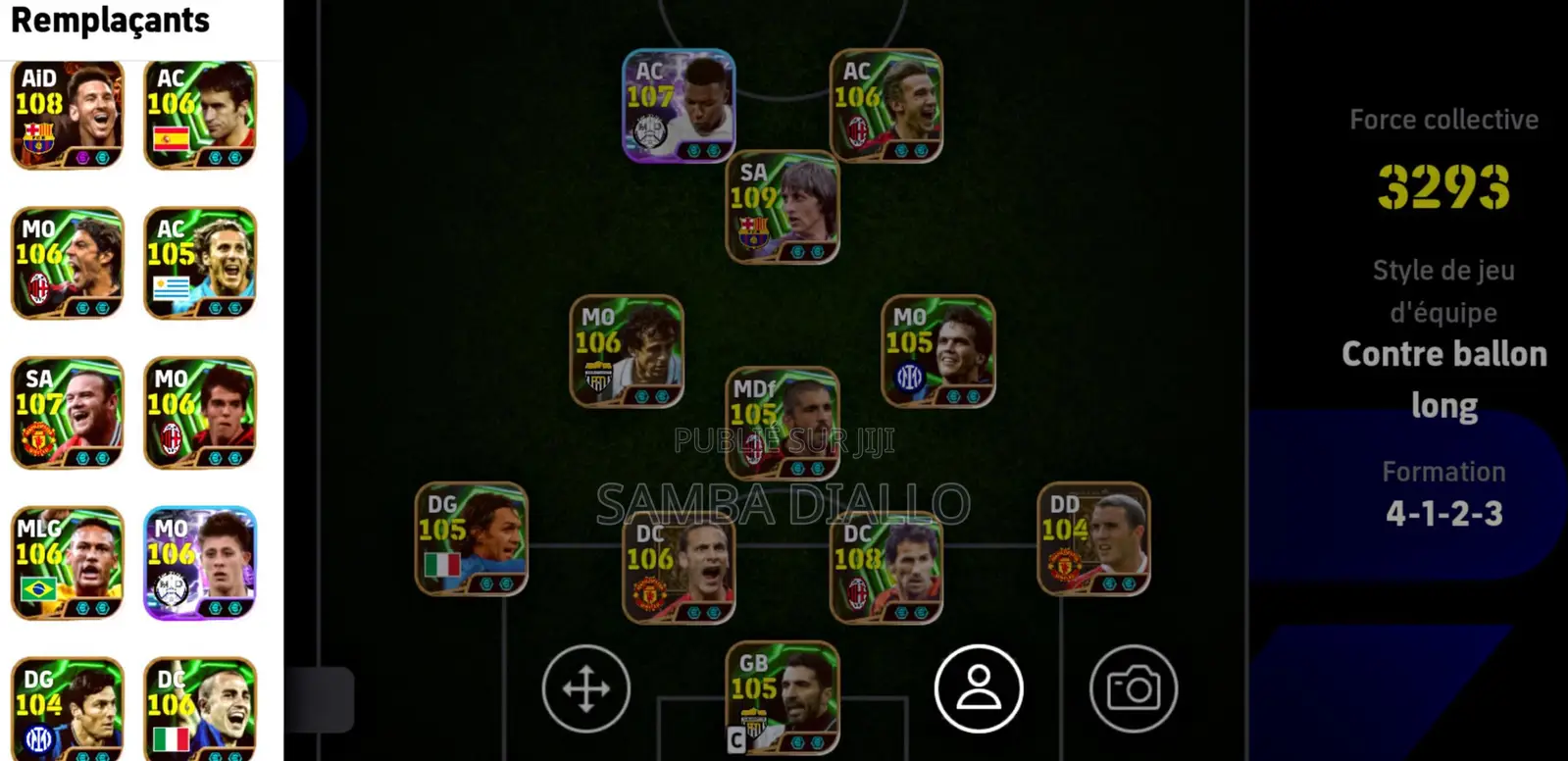Select the Remplaçants header

(110, 21)
